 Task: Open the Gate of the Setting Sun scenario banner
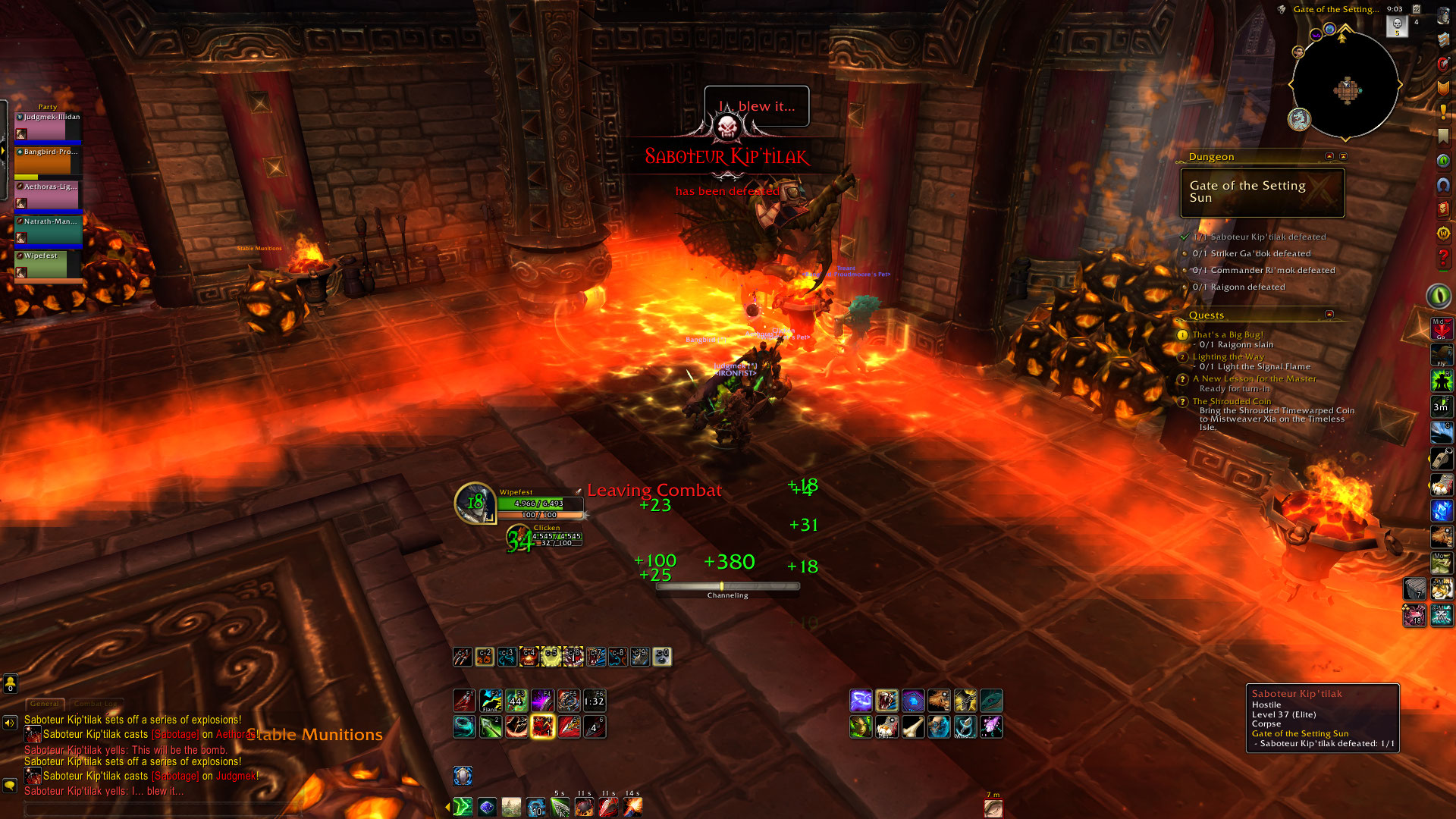pyautogui.click(x=1262, y=193)
